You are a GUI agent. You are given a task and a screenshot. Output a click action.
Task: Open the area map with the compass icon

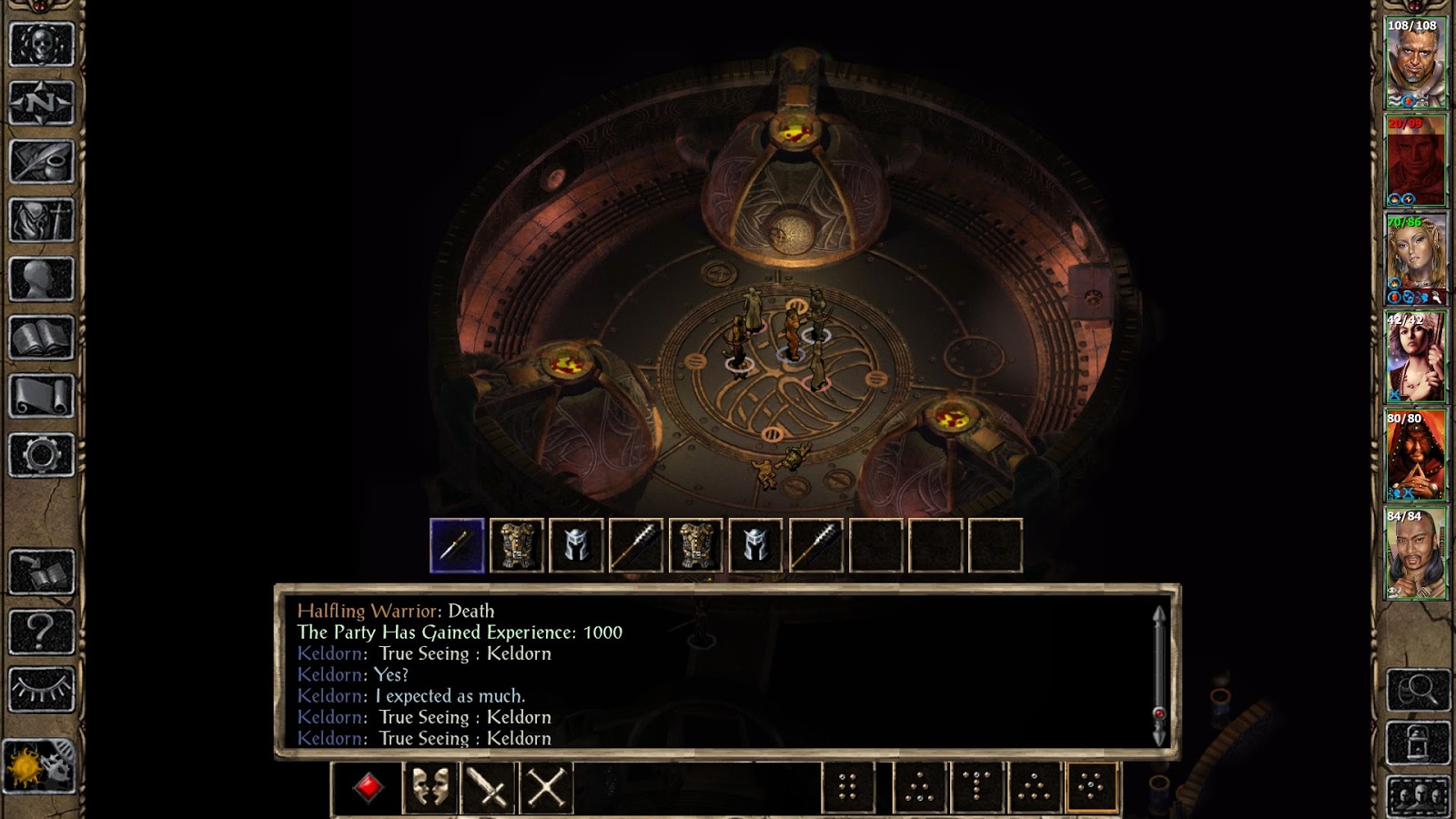(41, 102)
